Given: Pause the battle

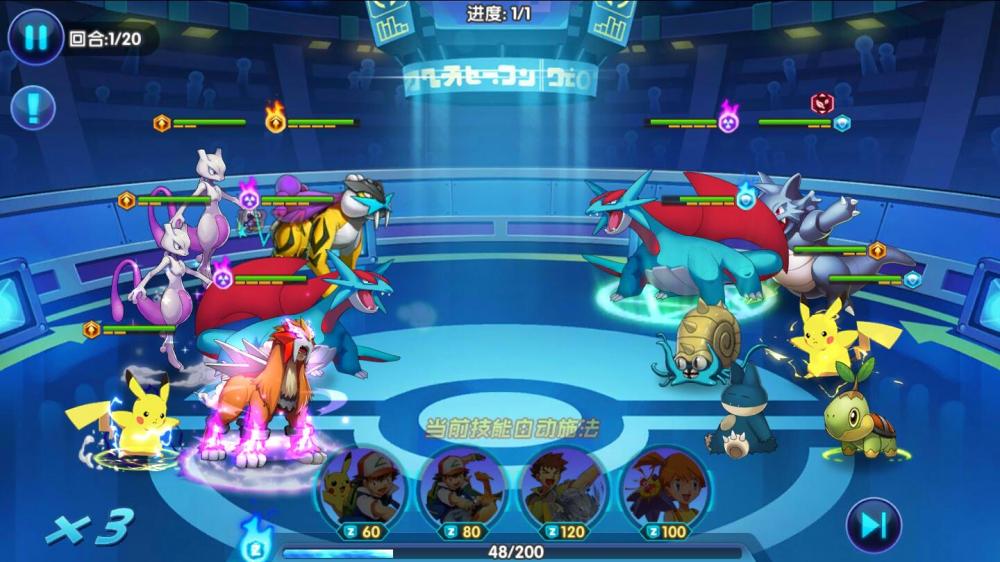Looking at the screenshot, I should 35,38.
